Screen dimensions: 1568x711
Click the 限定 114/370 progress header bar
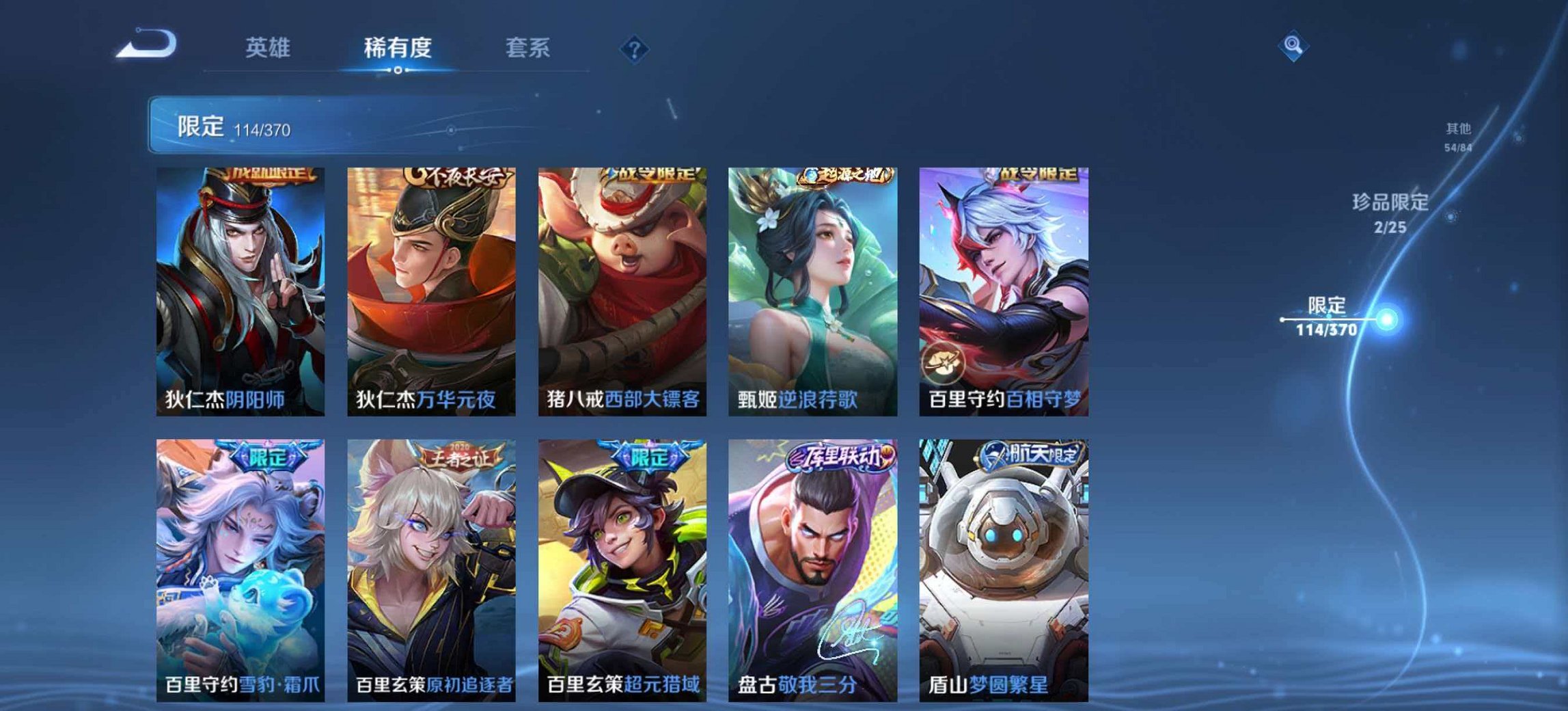[x=294, y=125]
